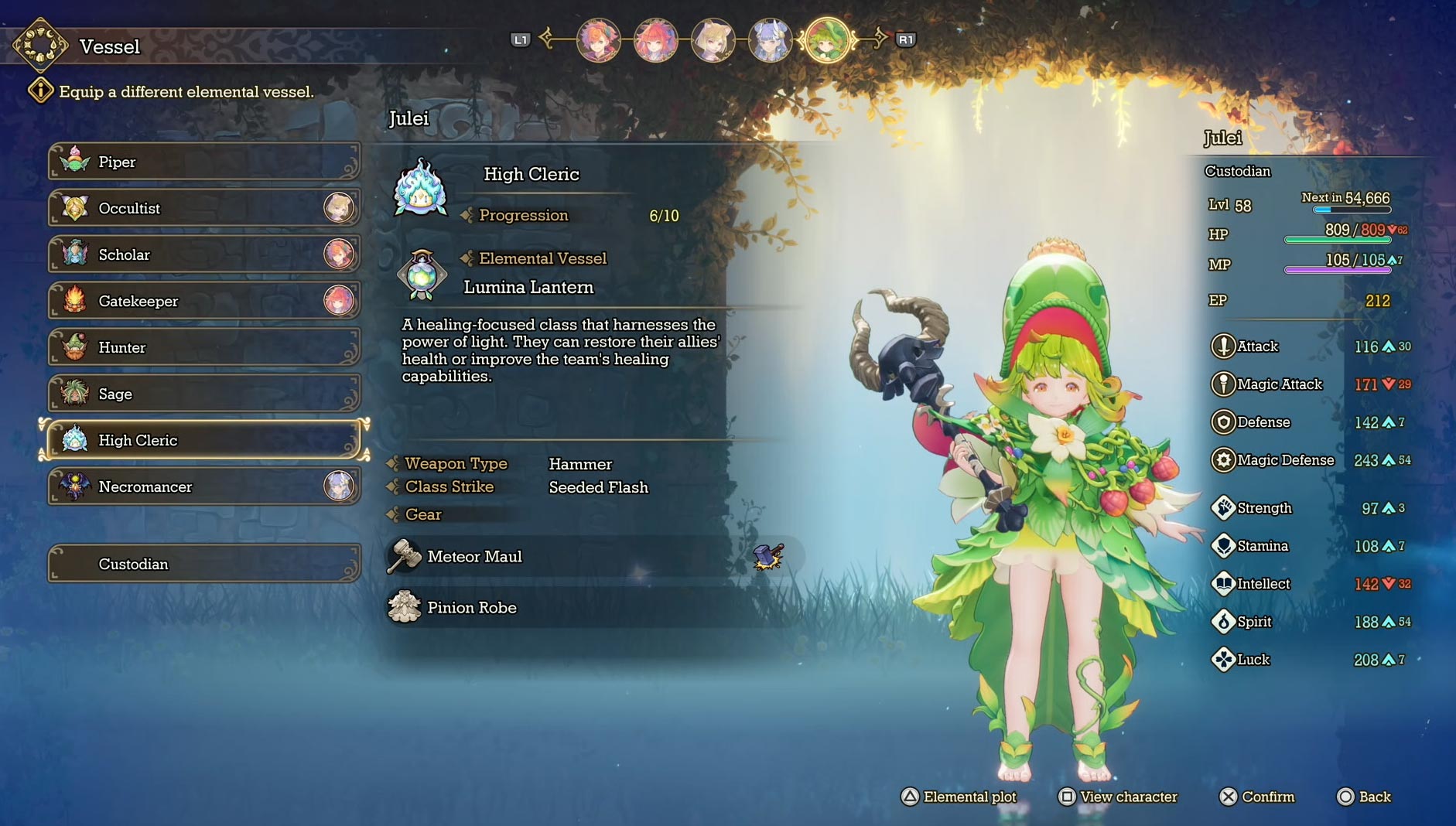Viewport: 1456px width, 826px height.
Task: Select Gatekeeper from the class list
Action: pos(204,301)
